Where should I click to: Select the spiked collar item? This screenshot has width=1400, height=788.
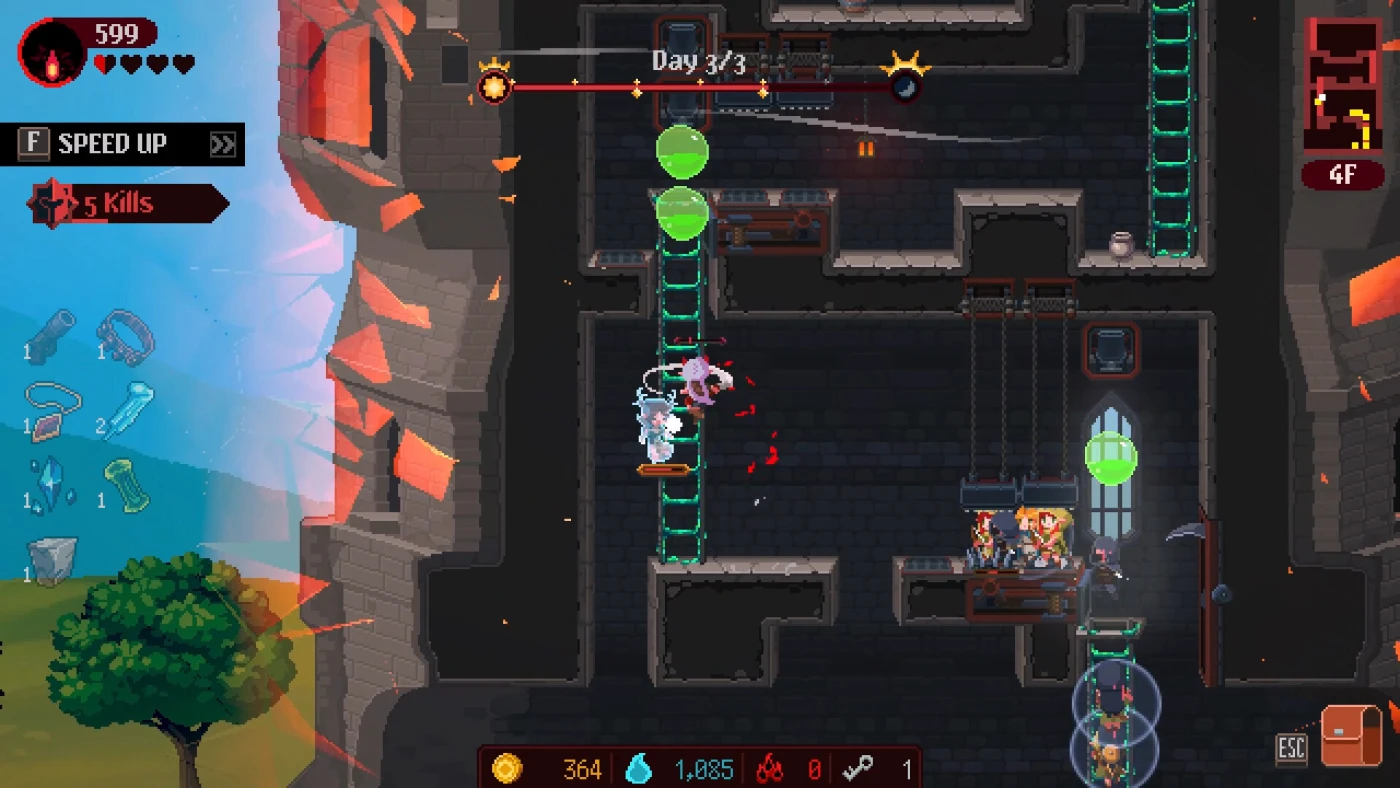(125, 337)
